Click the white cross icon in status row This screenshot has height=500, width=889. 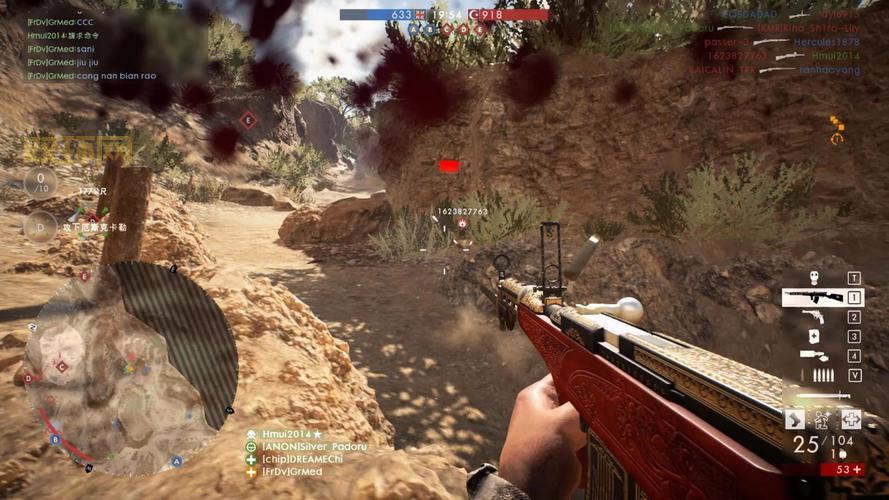point(850,419)
